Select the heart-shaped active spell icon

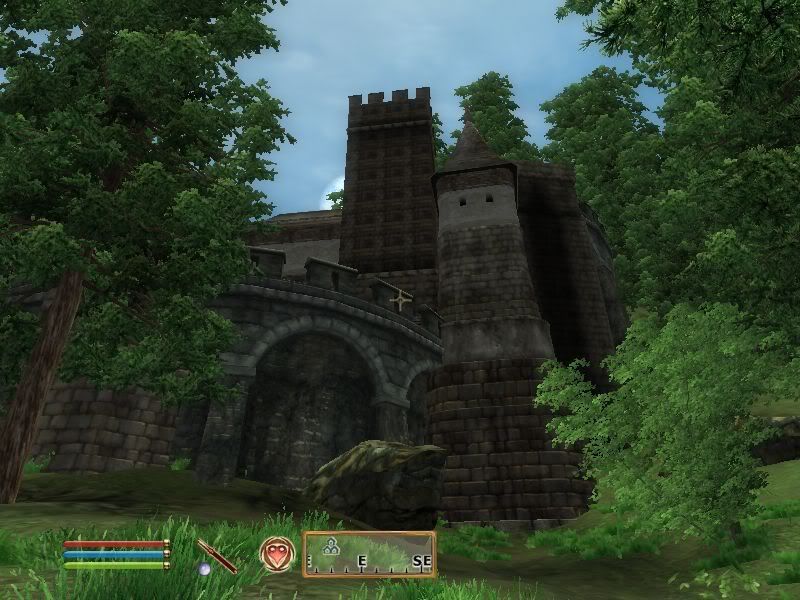pos(275,554)
